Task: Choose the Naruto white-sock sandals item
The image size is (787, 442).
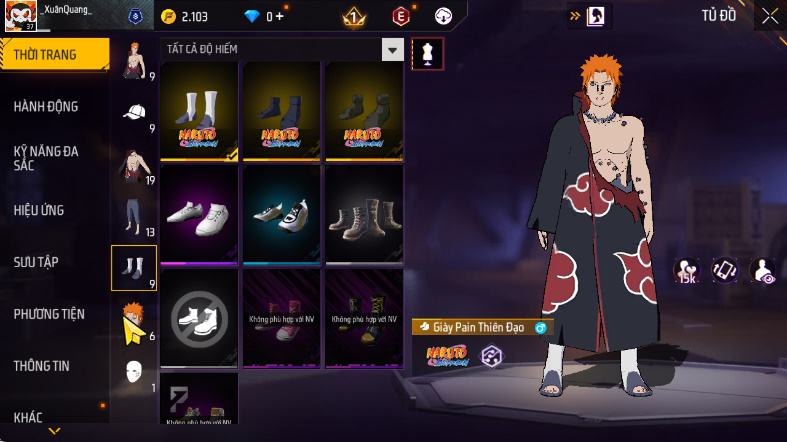Action: coord(199,110)
